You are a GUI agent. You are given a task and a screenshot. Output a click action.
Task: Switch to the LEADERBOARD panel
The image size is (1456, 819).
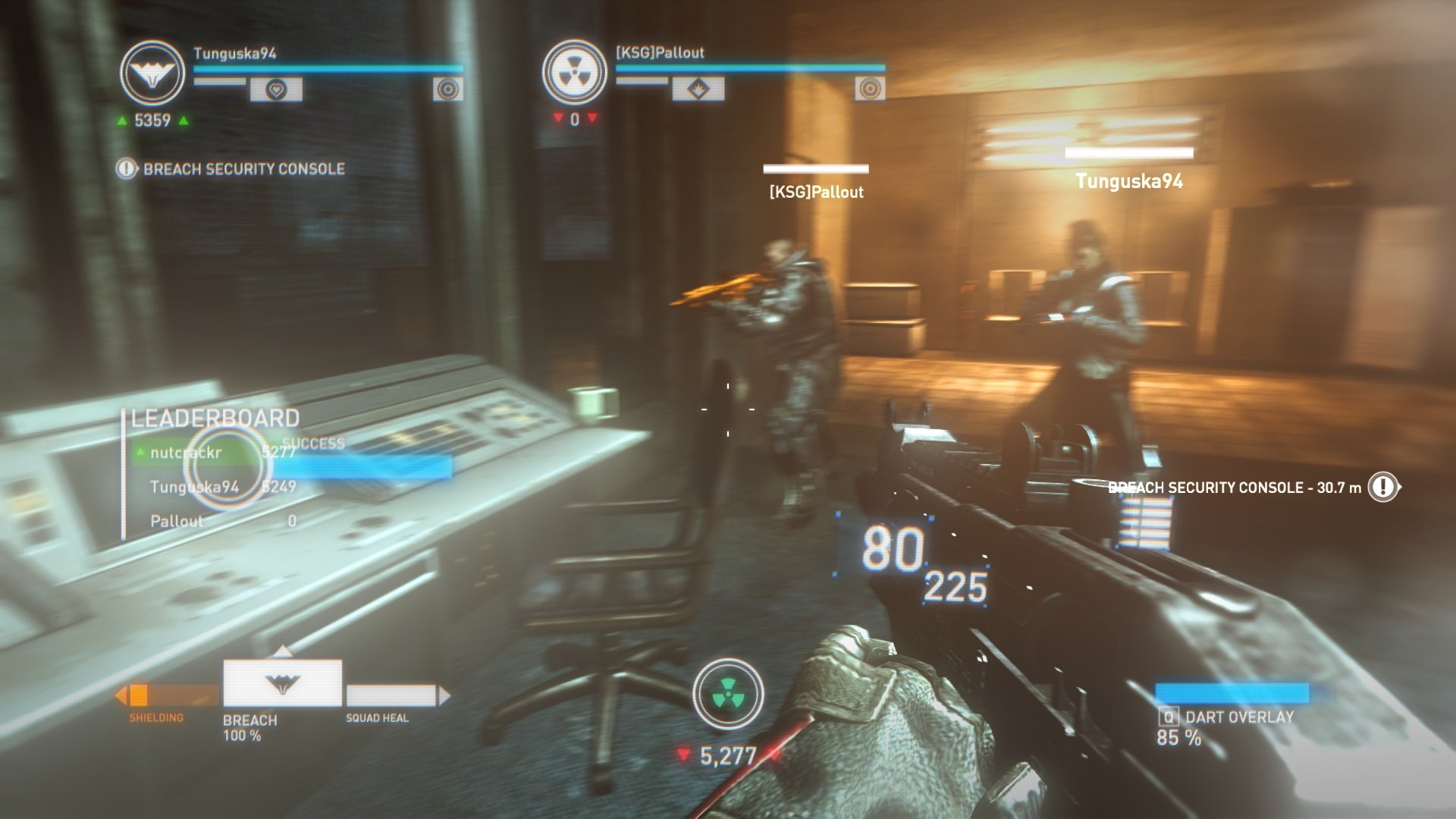214,416
